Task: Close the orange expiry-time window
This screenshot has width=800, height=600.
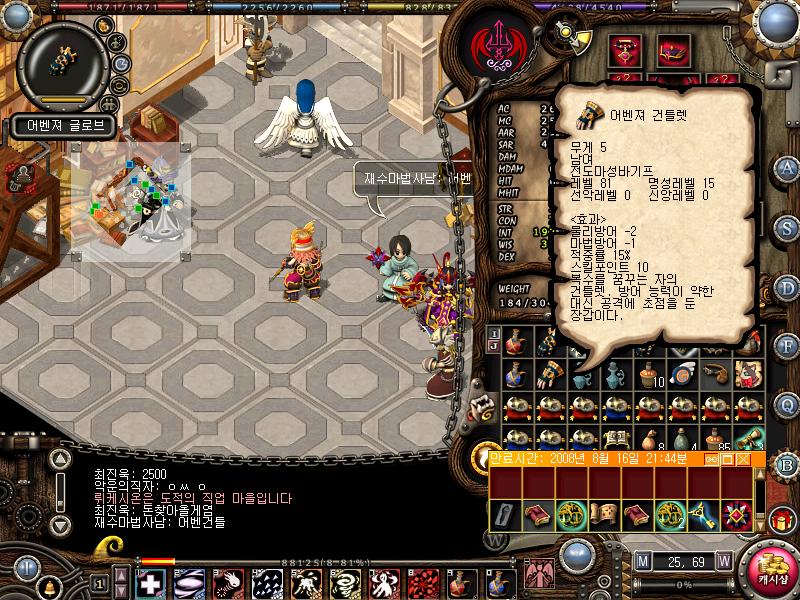Action: (x=742, y=459)
